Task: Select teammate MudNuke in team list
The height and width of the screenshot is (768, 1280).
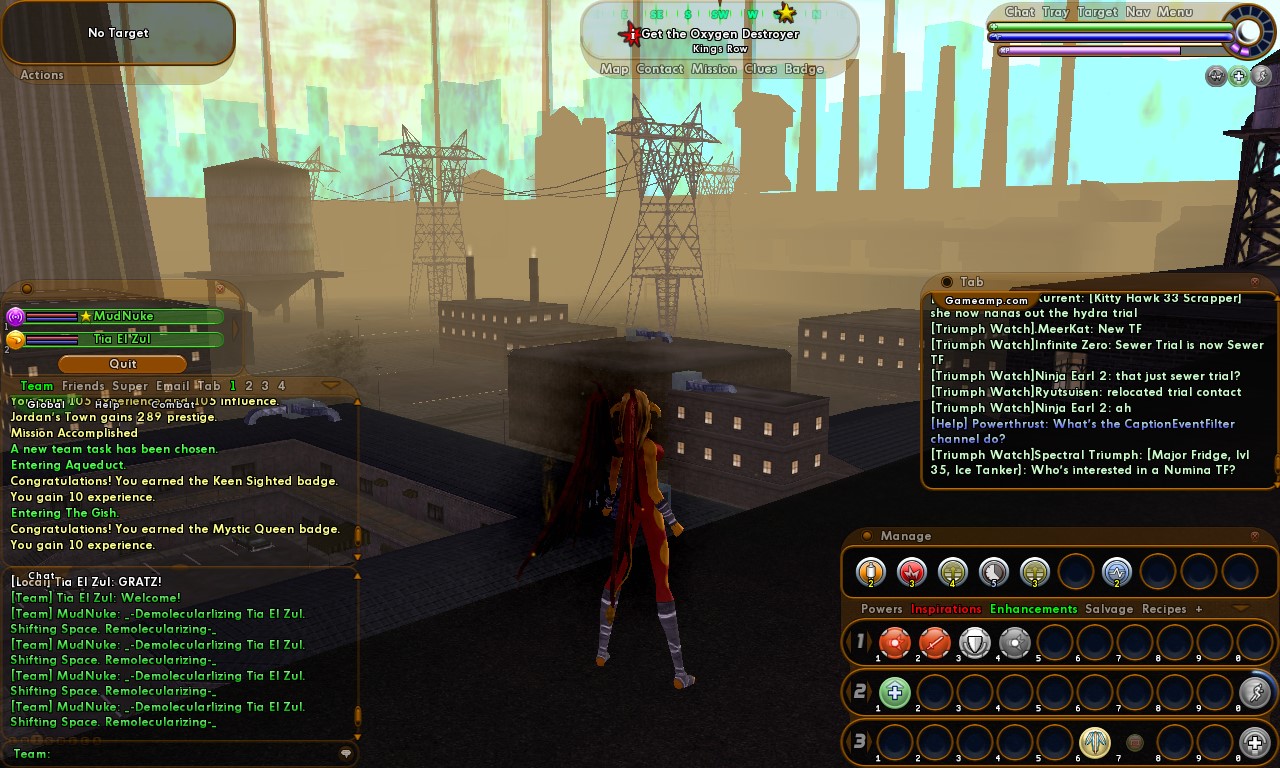Action: coord(123,317)
